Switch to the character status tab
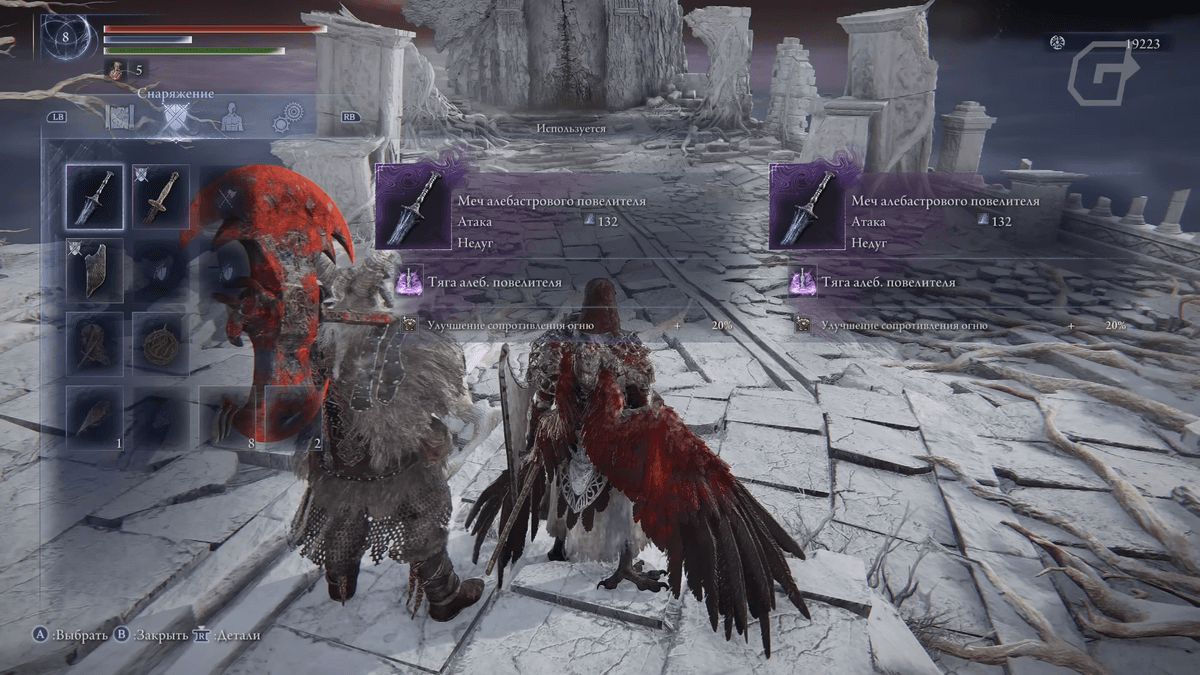 pyautogui.click(x=233, y=117)
